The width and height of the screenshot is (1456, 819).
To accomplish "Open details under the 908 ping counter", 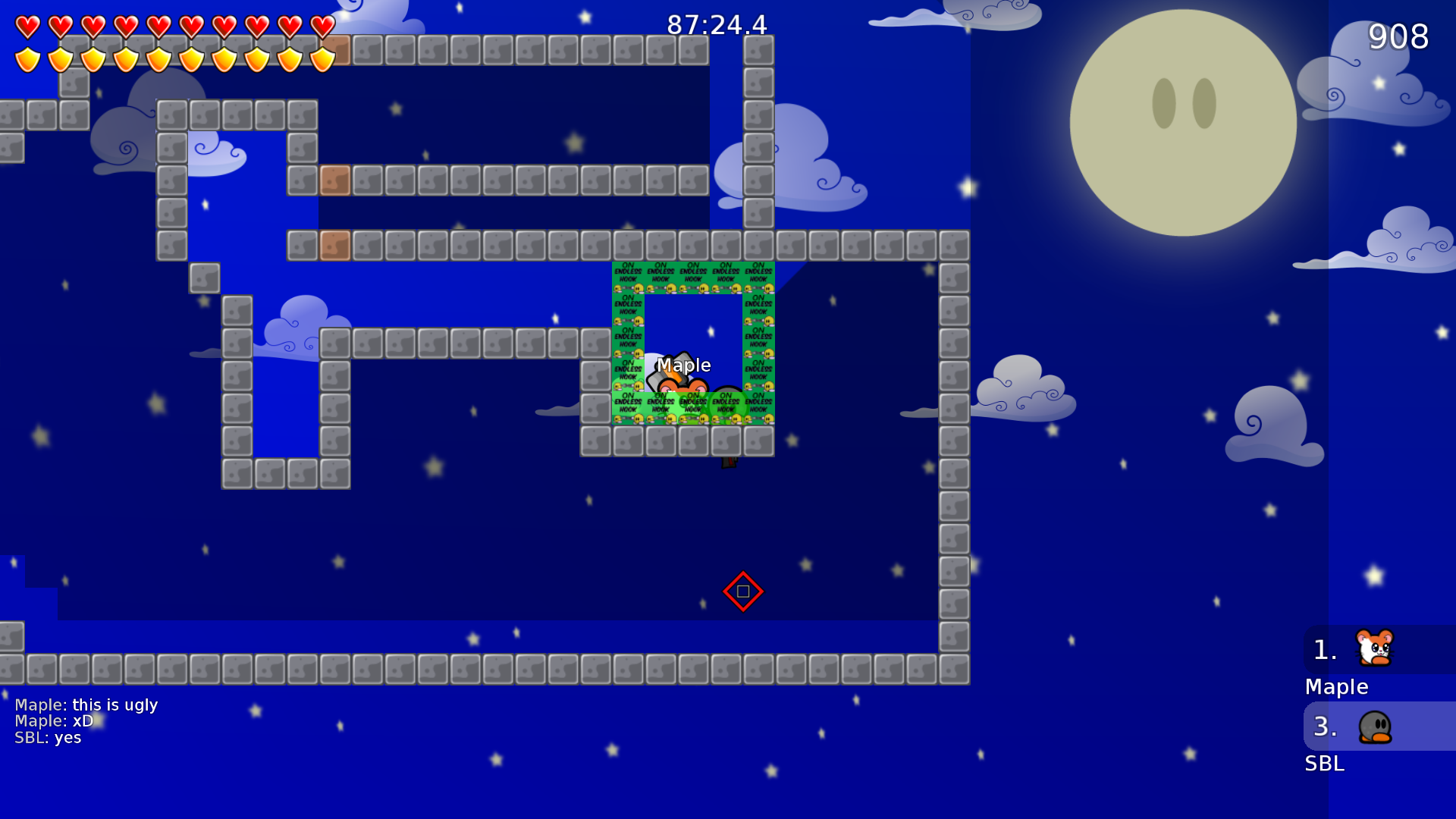I will [1398, 36].
